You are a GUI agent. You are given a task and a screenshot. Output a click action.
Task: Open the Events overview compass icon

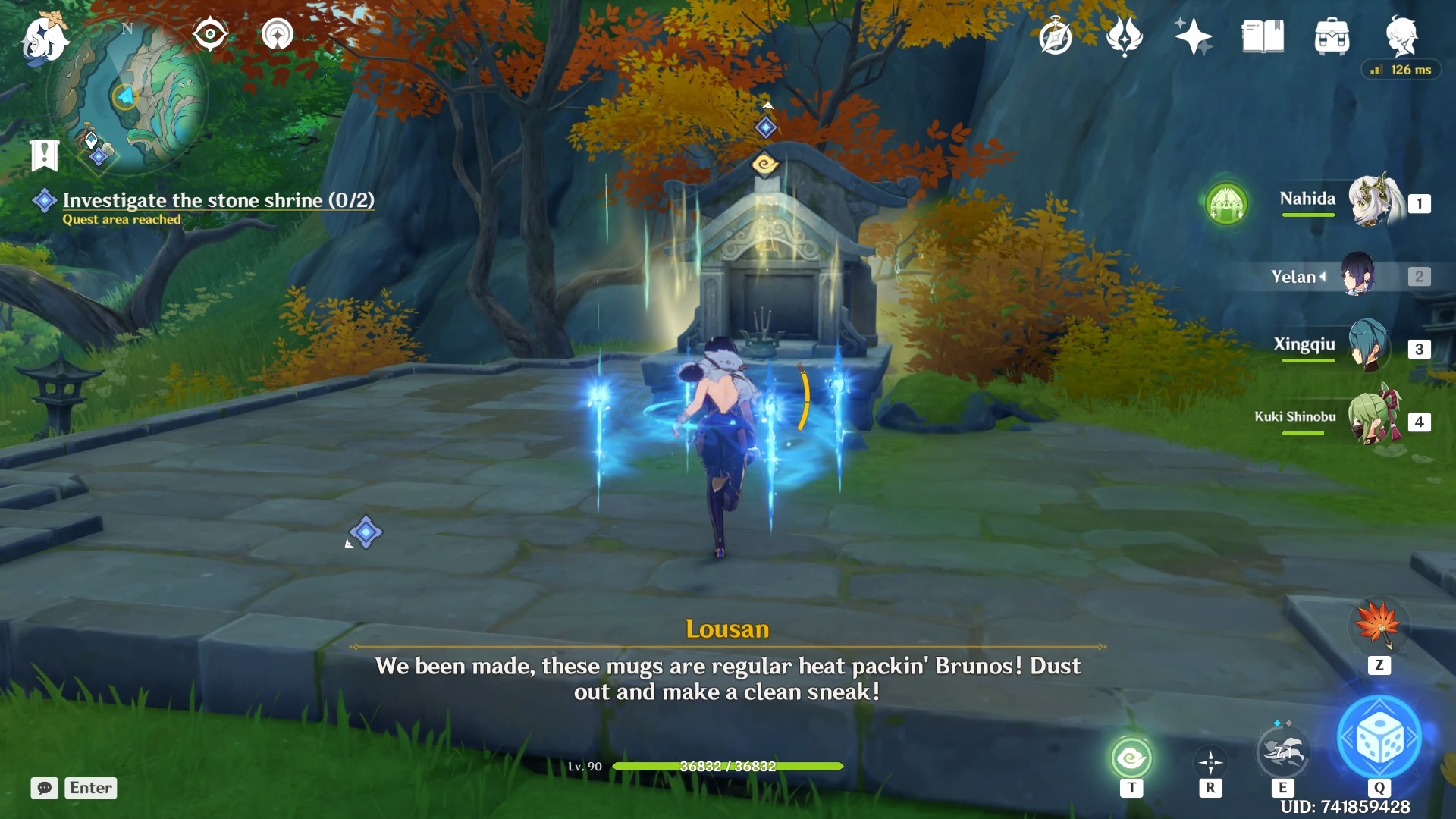tap(1055, 36)
